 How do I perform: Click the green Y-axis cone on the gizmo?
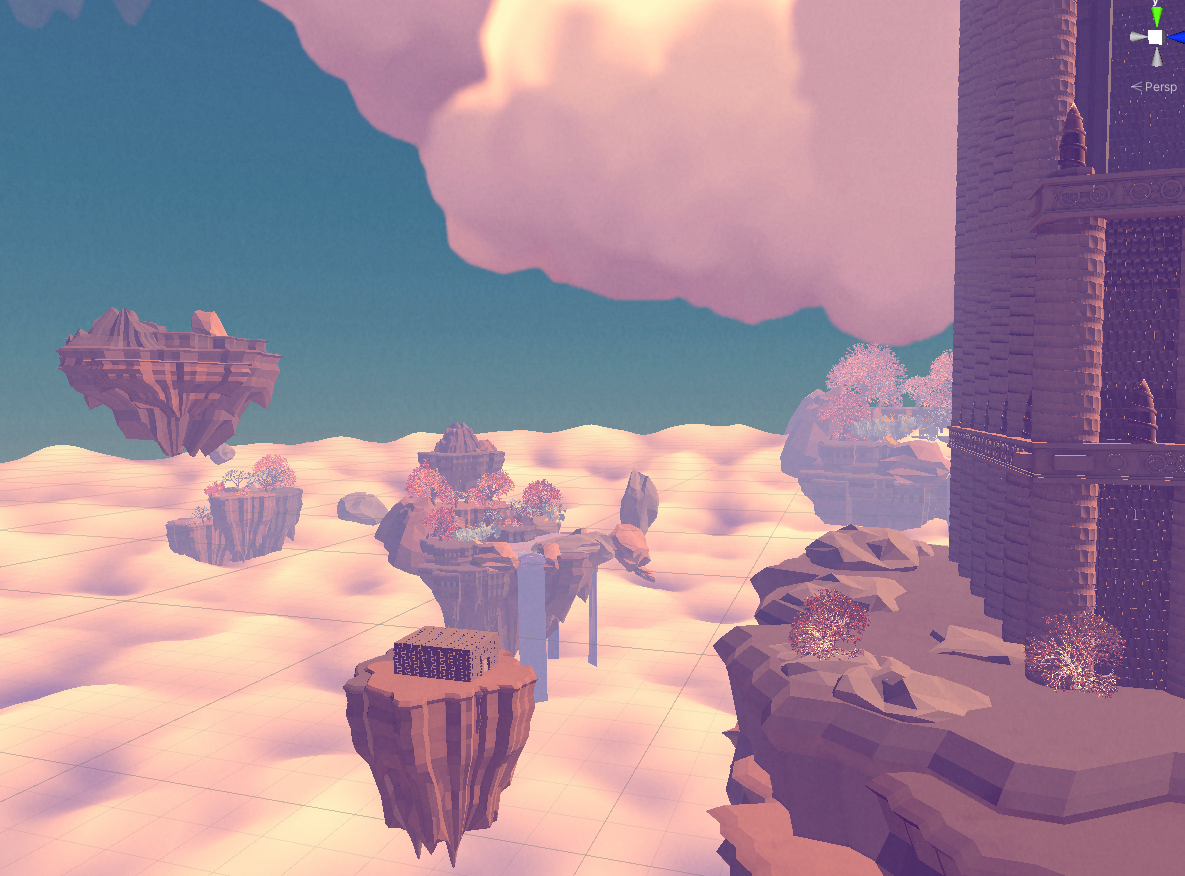[x=1157, y=16]
